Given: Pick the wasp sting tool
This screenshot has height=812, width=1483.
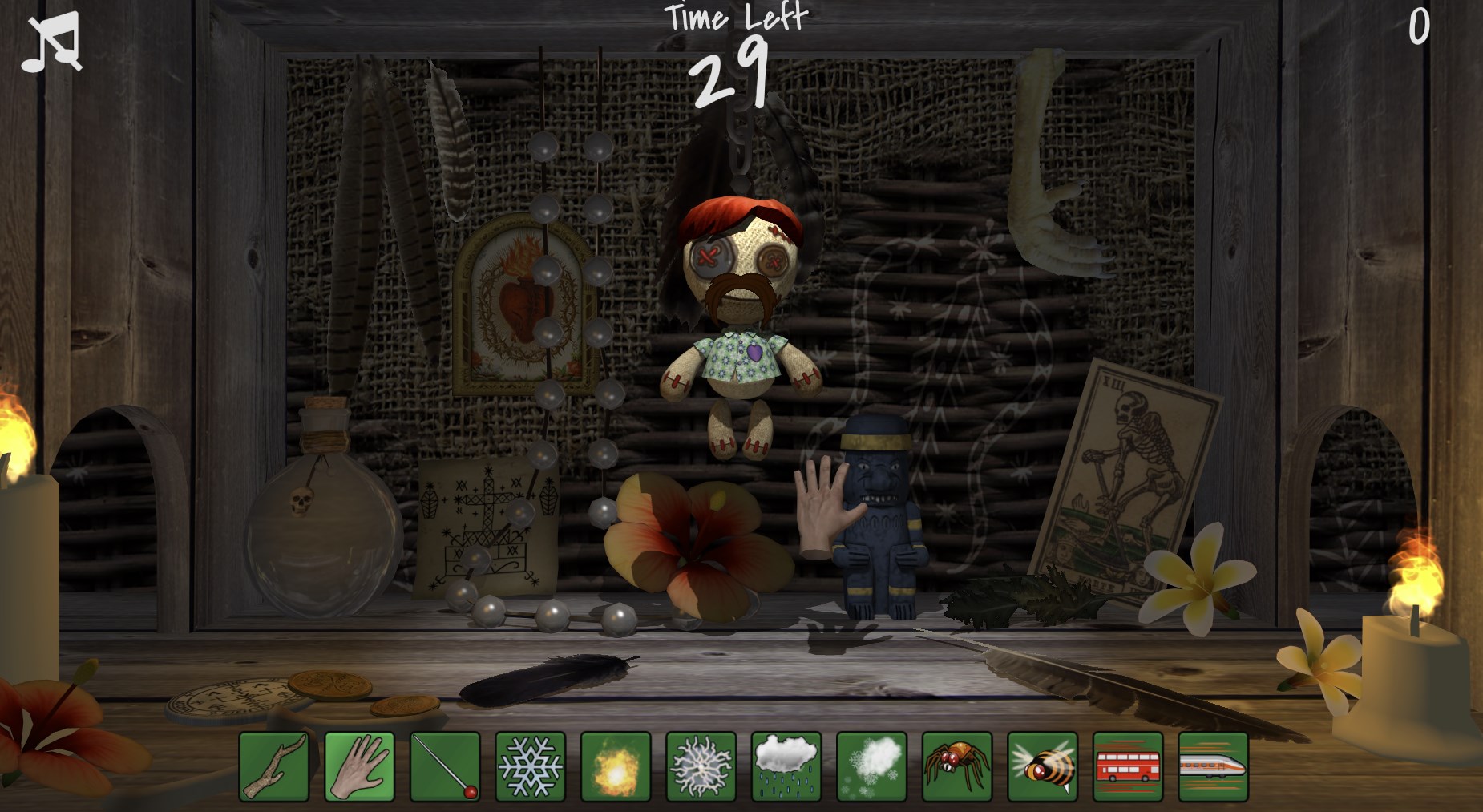Looking at the screenshot, I should coord(1042,766).
